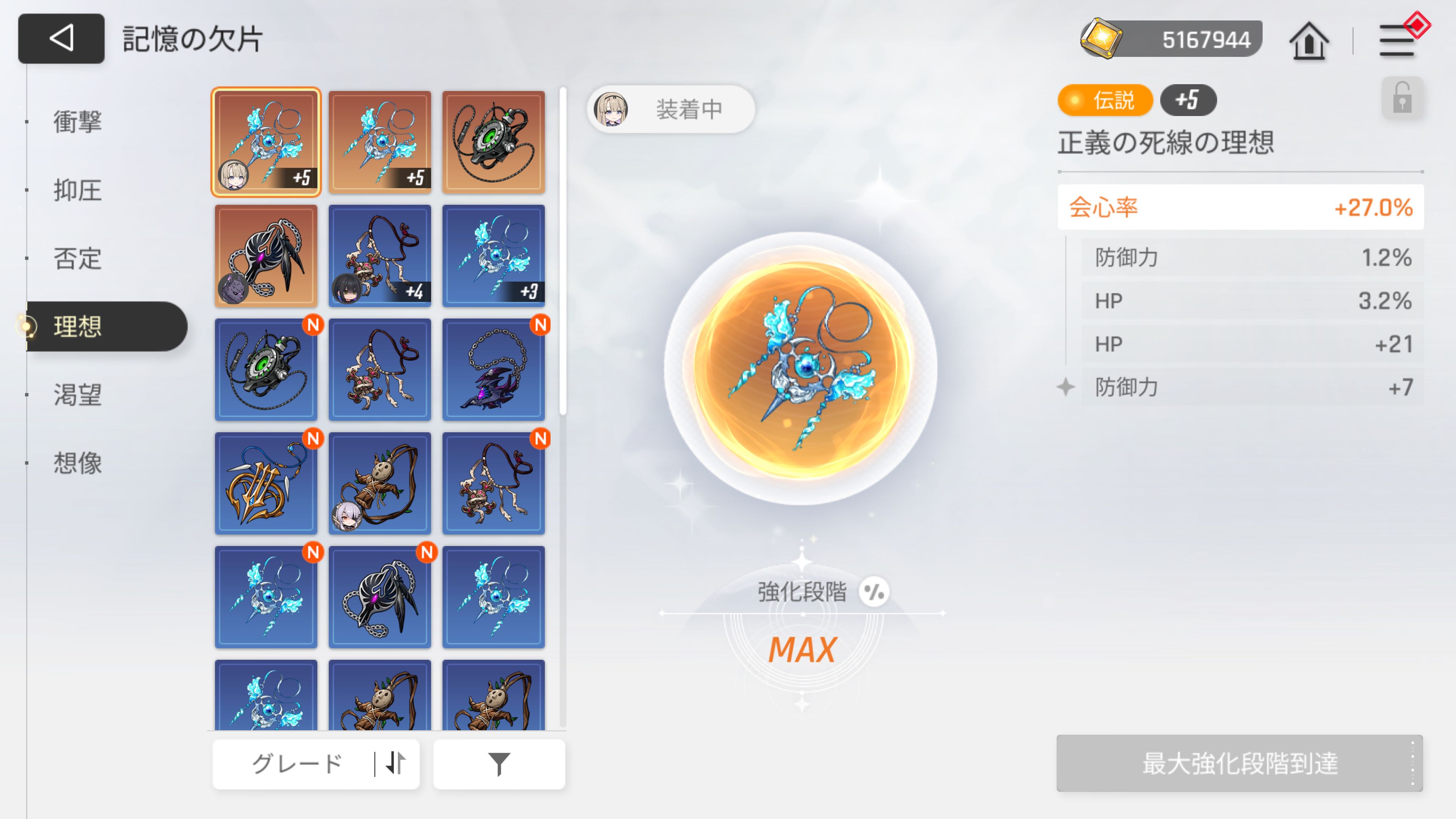Show enhancement rates via percent icon
This screenshot has height=819, width=1456.
coord(874,592)
